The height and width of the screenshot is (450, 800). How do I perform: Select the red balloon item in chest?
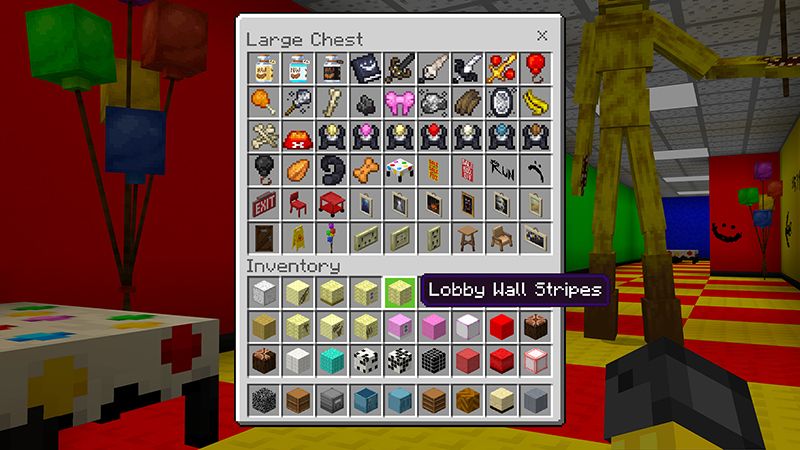point(535,68)
